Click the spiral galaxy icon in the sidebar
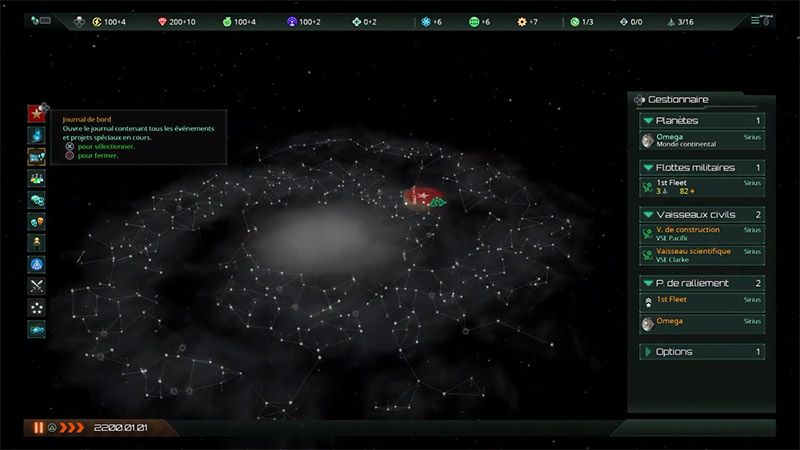 36,329
